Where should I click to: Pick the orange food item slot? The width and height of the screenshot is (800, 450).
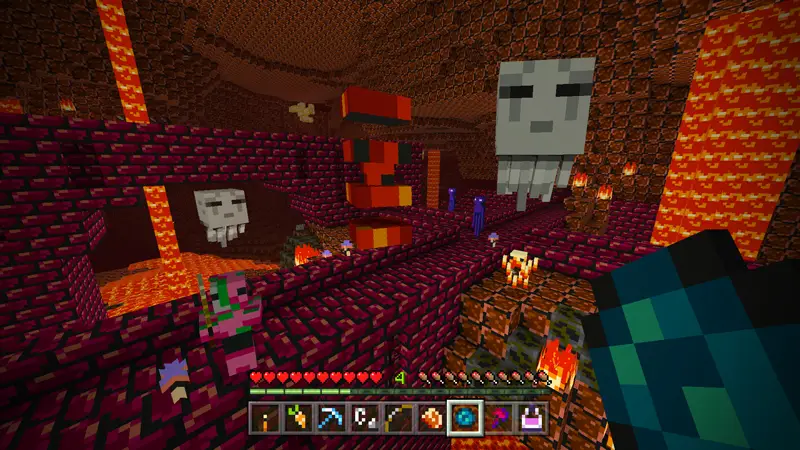tap(432, 419)
